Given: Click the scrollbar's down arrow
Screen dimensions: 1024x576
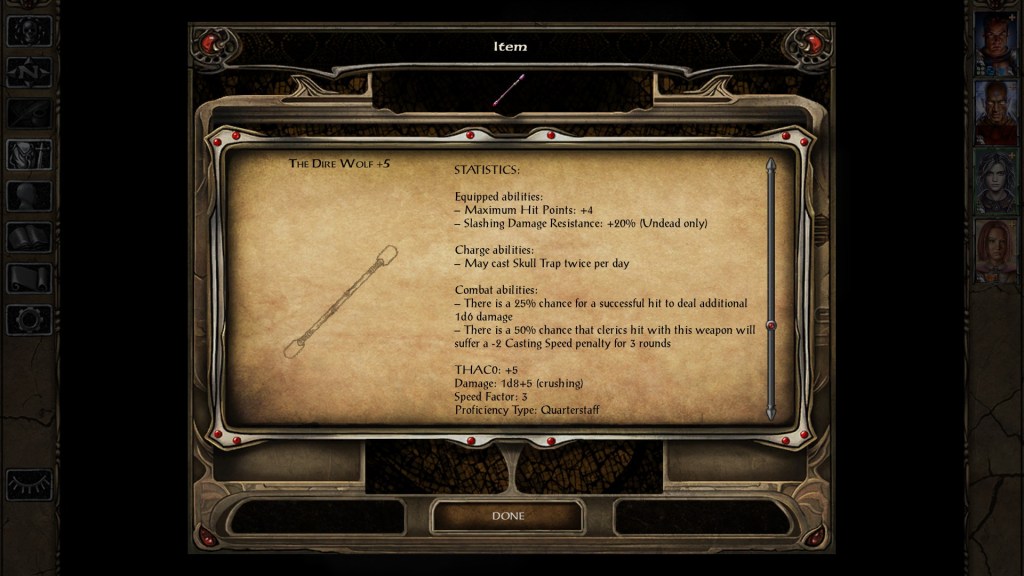Looking at the screenshot, I should click(x=771, y=412).
